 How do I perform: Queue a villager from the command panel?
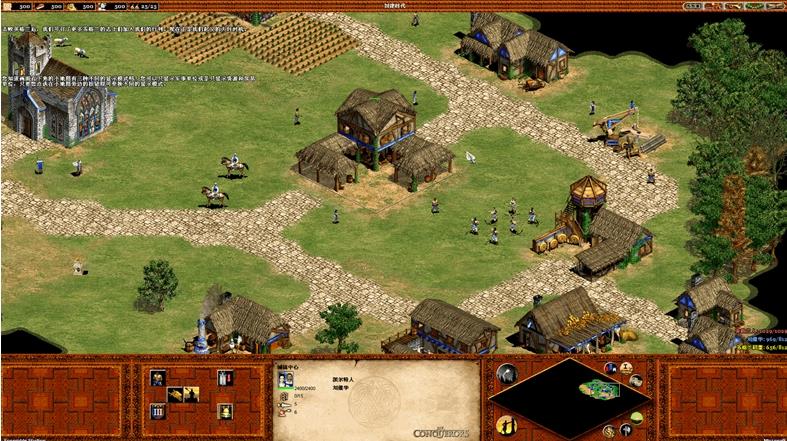pyautogui.click(x=157, y=378)
